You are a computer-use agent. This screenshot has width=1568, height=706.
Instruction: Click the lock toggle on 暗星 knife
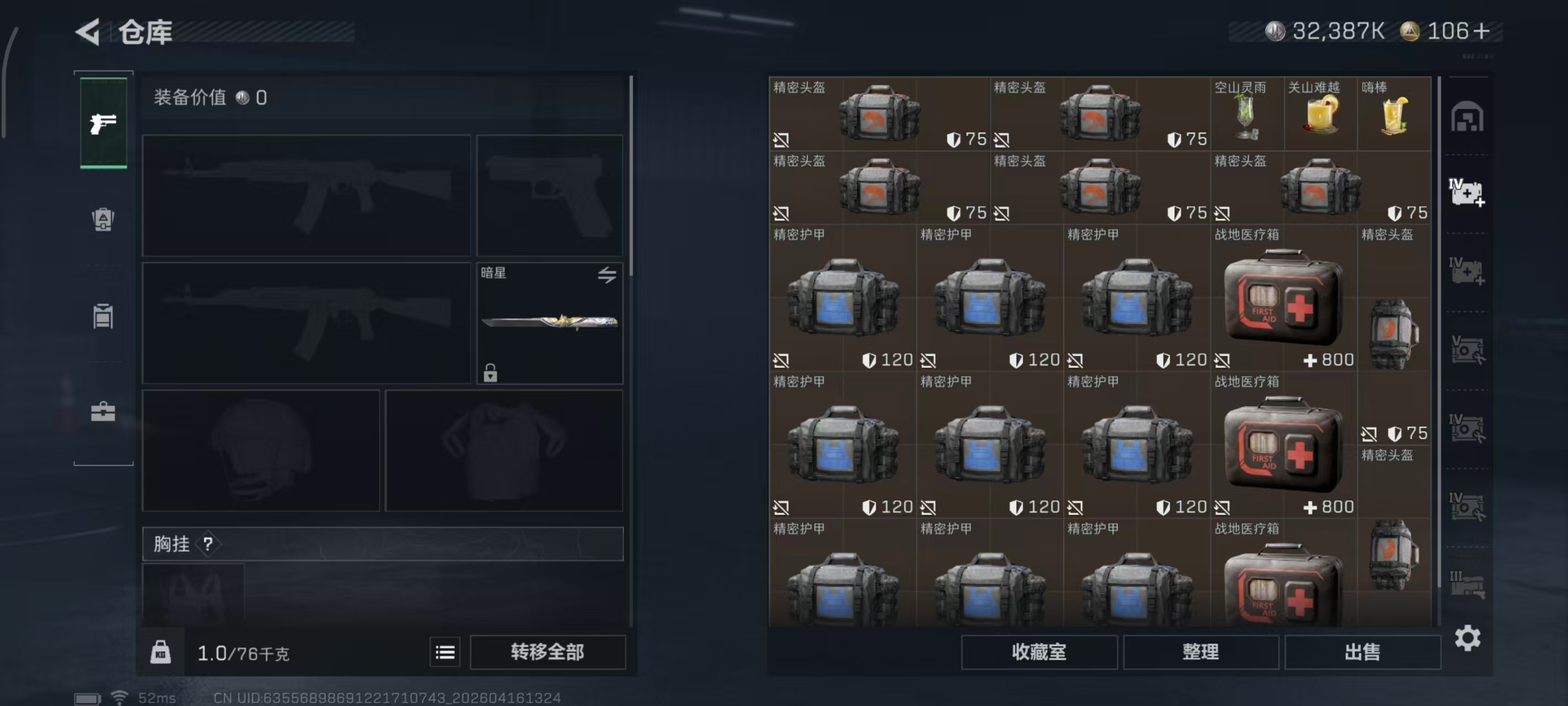pyautogui.click(x=491, y=373)
